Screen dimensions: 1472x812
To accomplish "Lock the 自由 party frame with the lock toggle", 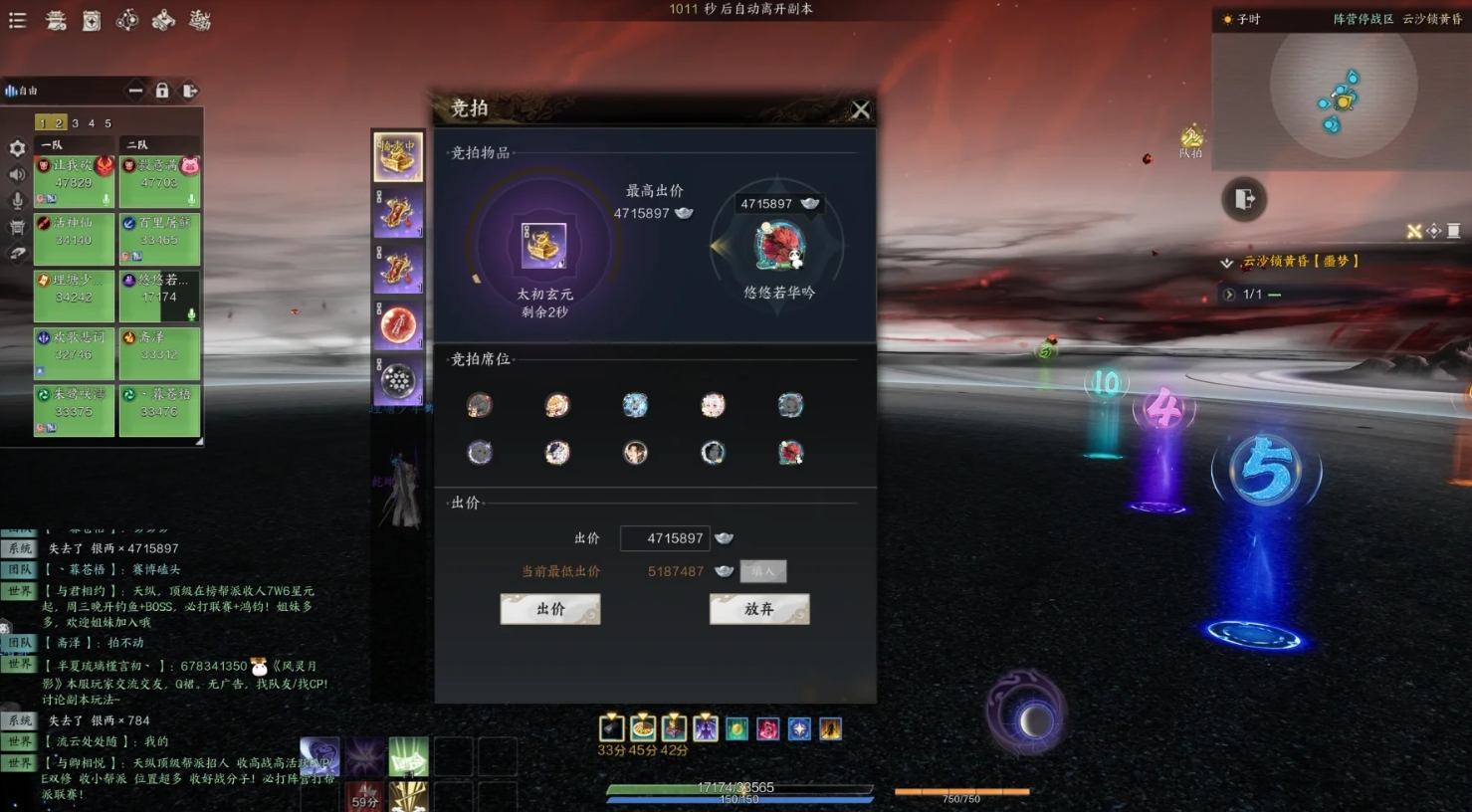I will tap(162, 92).
